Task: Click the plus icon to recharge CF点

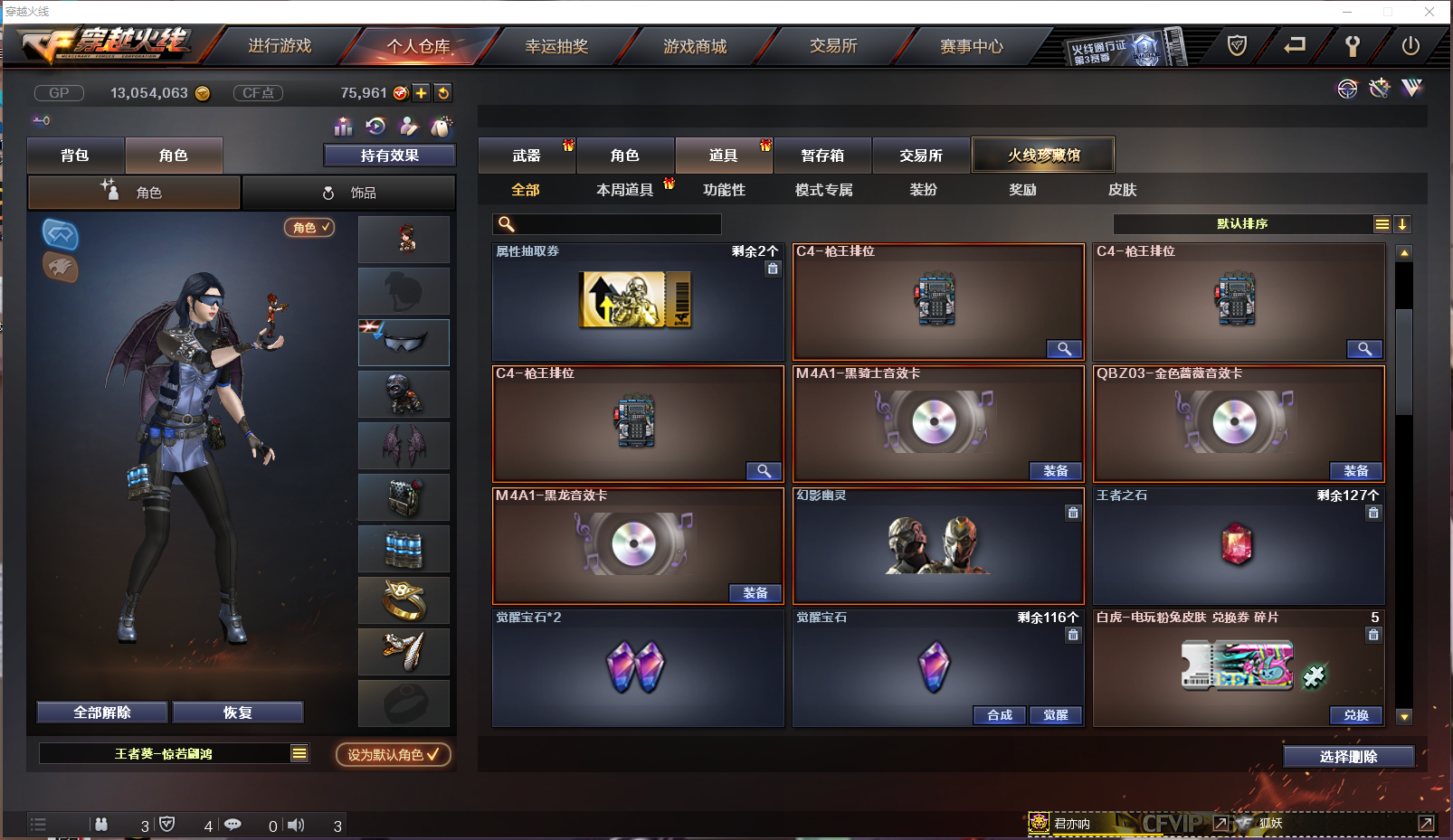Action: point(422,92)
